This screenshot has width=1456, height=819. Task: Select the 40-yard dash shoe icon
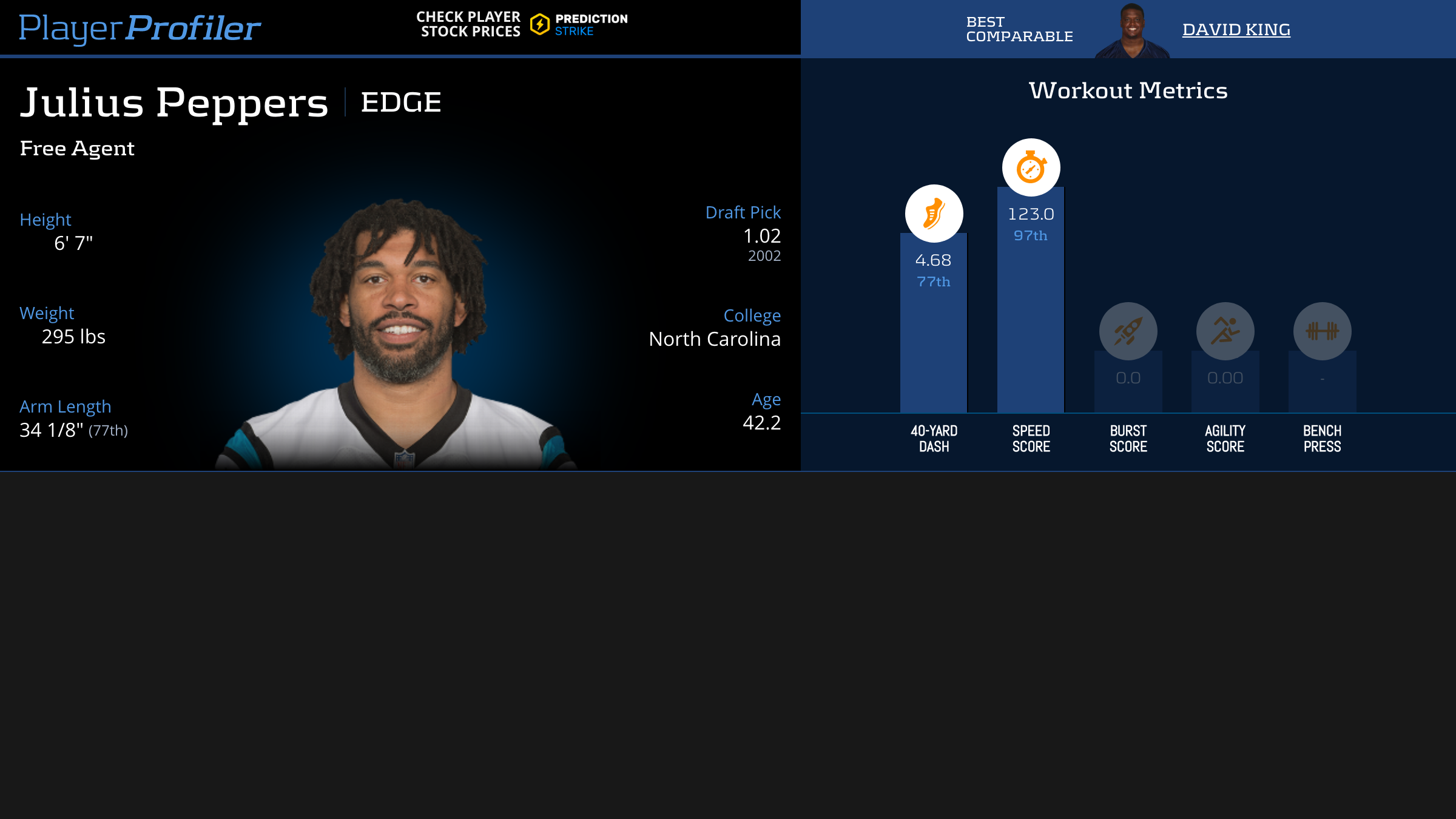934,214
